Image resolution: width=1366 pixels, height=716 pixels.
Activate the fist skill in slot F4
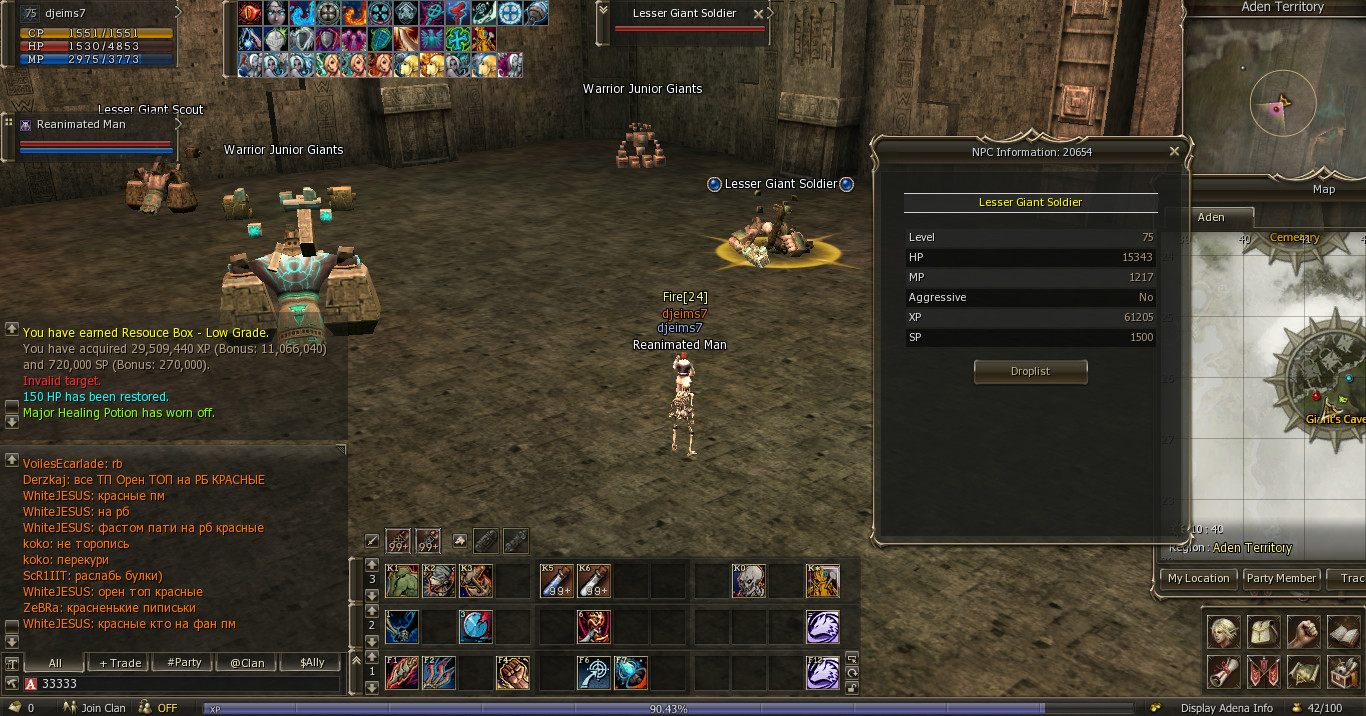coord(512,673)
